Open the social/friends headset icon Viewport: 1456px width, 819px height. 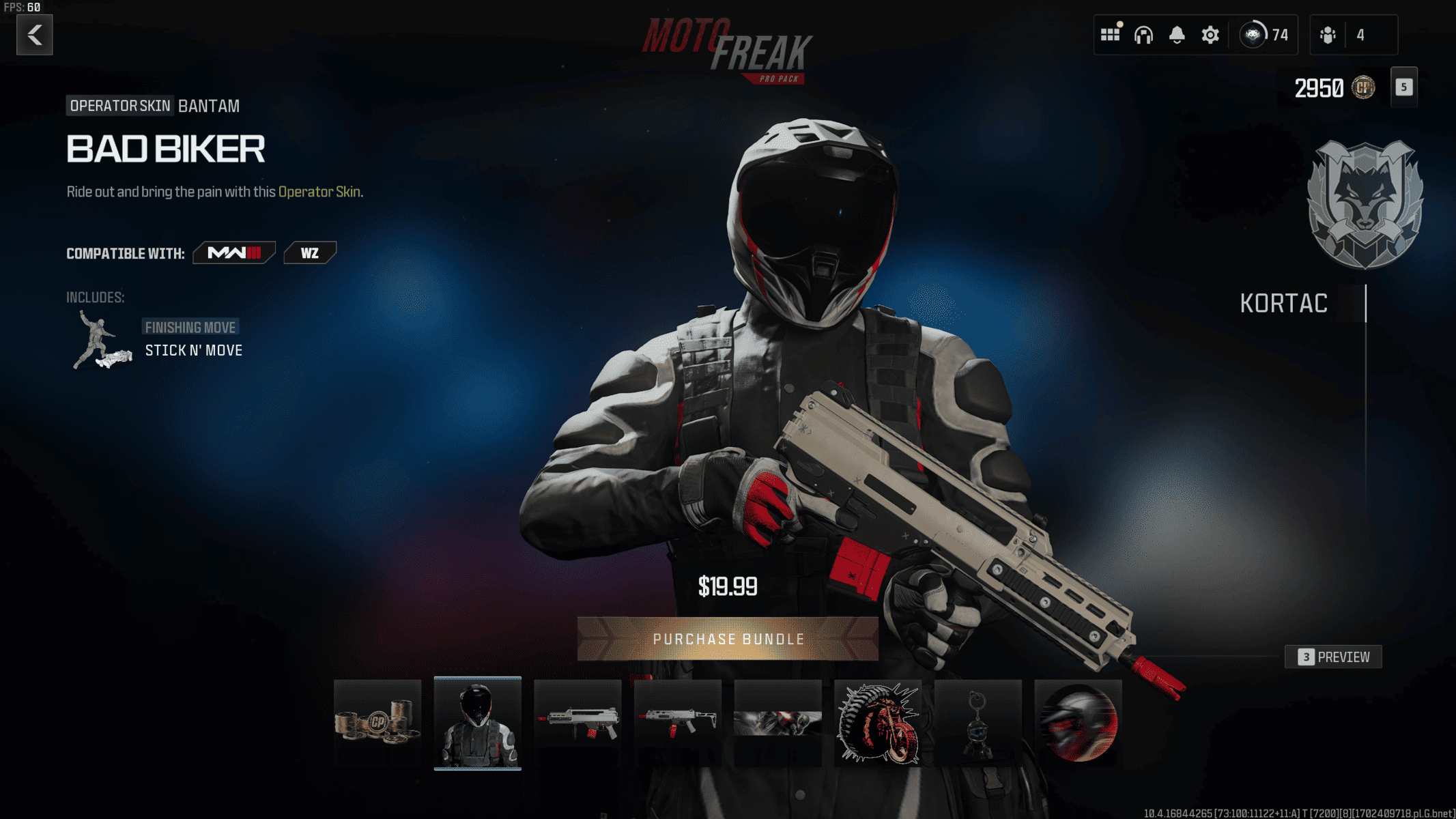pos(1143,34)
